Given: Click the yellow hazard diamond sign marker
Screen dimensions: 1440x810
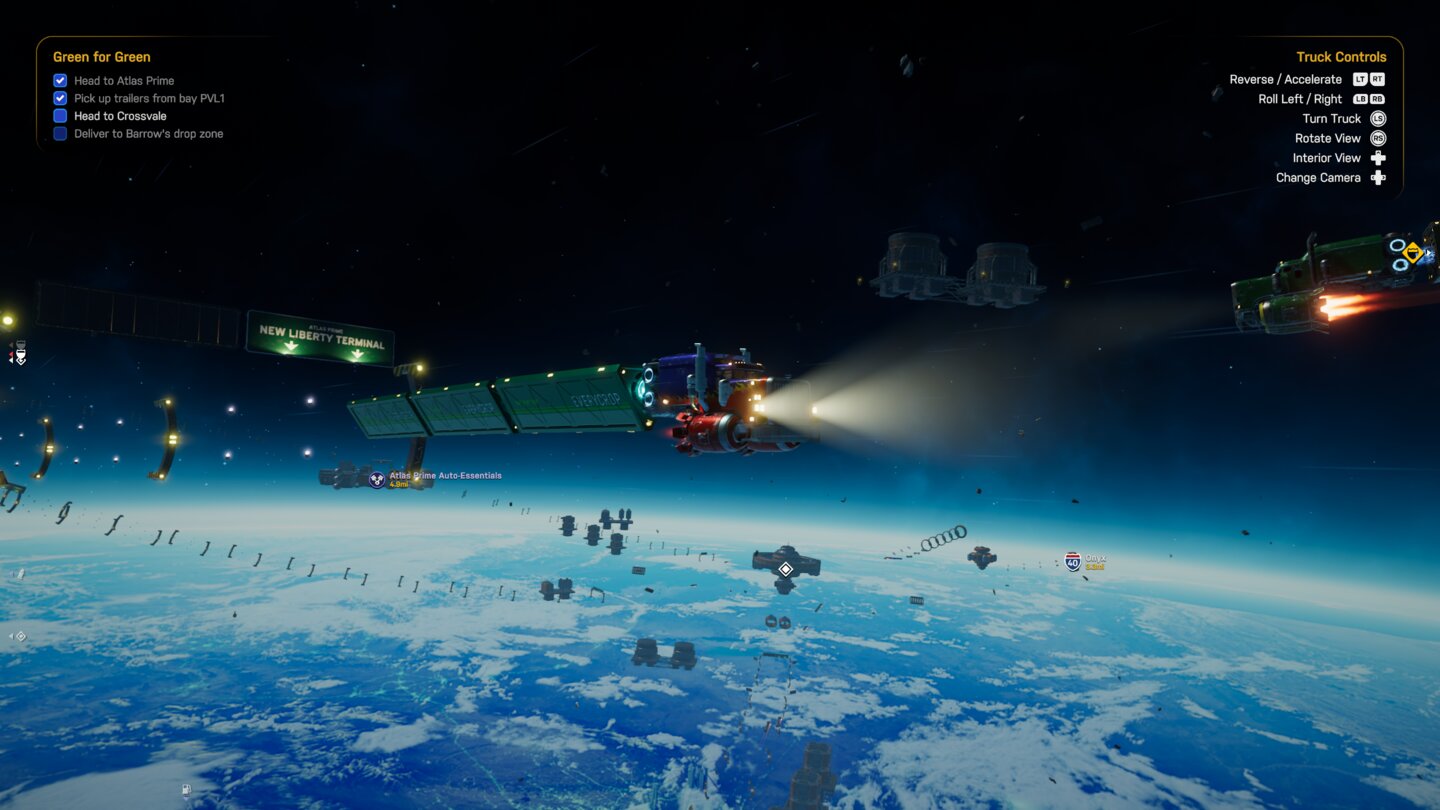Looking at the screenshot, I should (1411, 252).
